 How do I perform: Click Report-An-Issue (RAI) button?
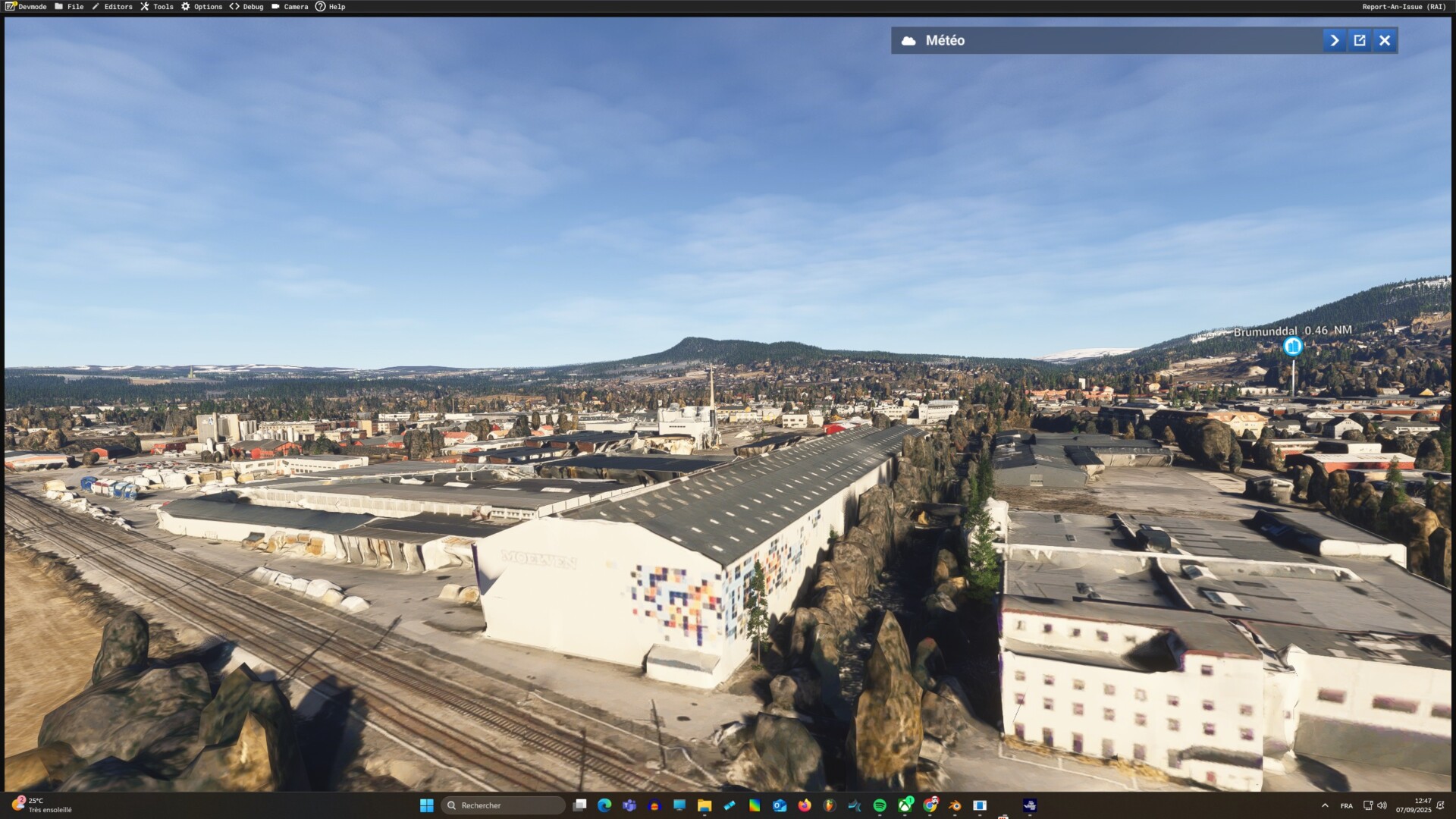point(1404,7)
